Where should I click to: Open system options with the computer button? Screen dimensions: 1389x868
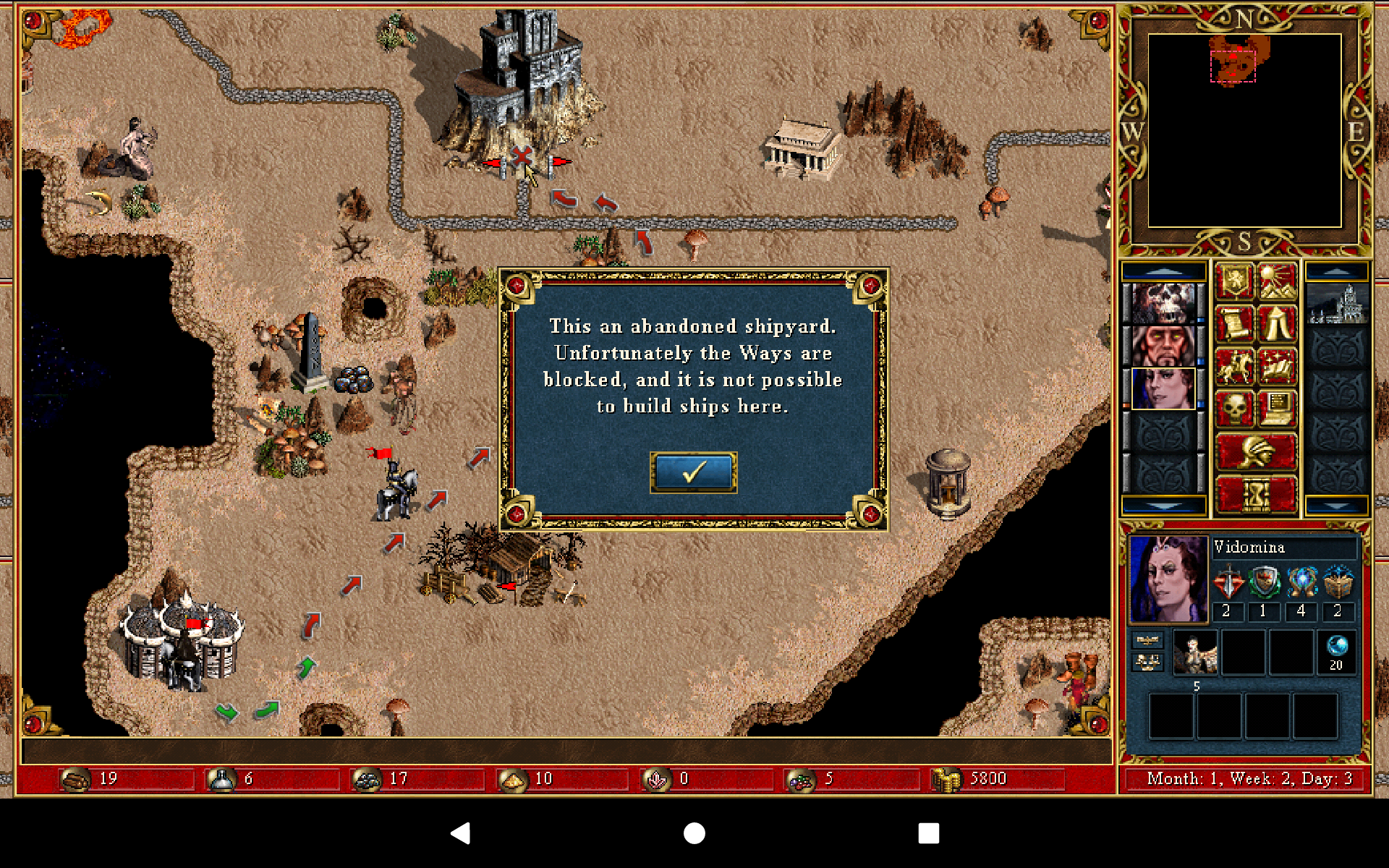[1277, 409]
